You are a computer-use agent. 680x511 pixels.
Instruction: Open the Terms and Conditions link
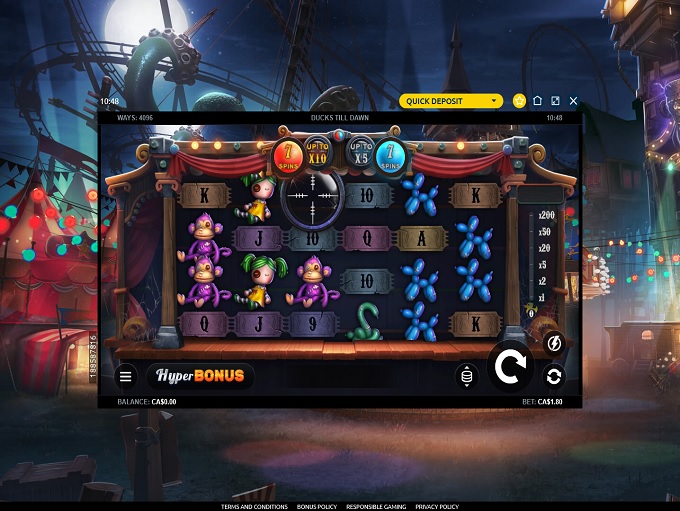tap(254, 507)
